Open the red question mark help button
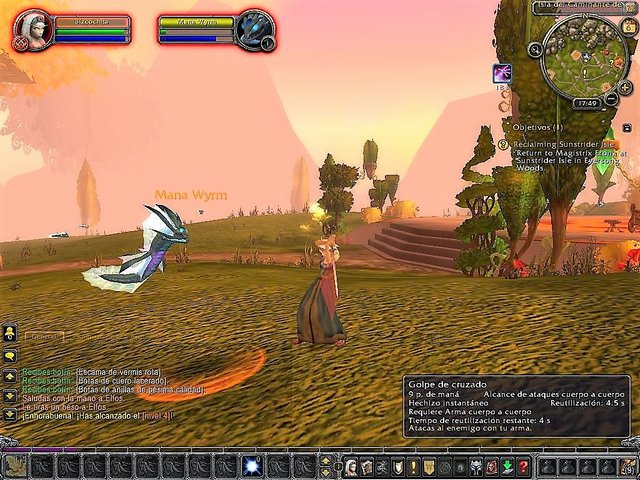This screenshot has height=480, width=640. 521,467
